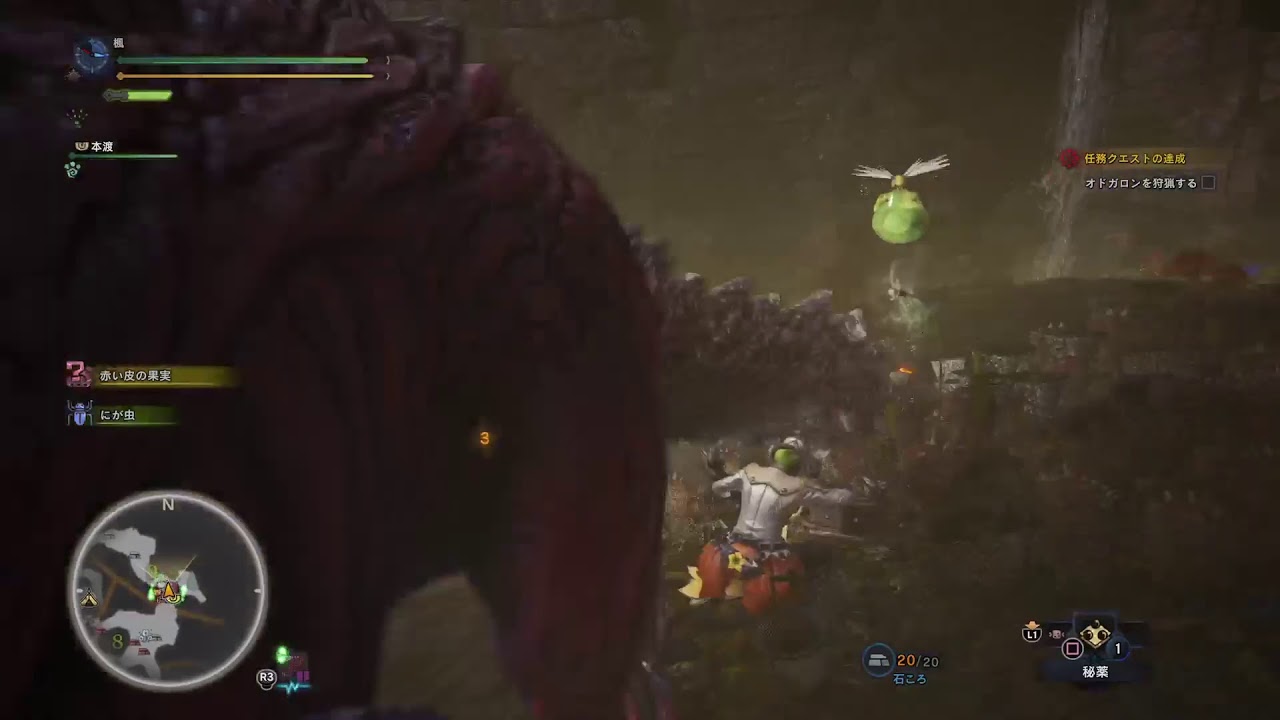The image size is (1280, 720).
Task: Click the quest emblem beside 任務クエストの達成
Action: pyautogui.click(x=1070, y=157)
